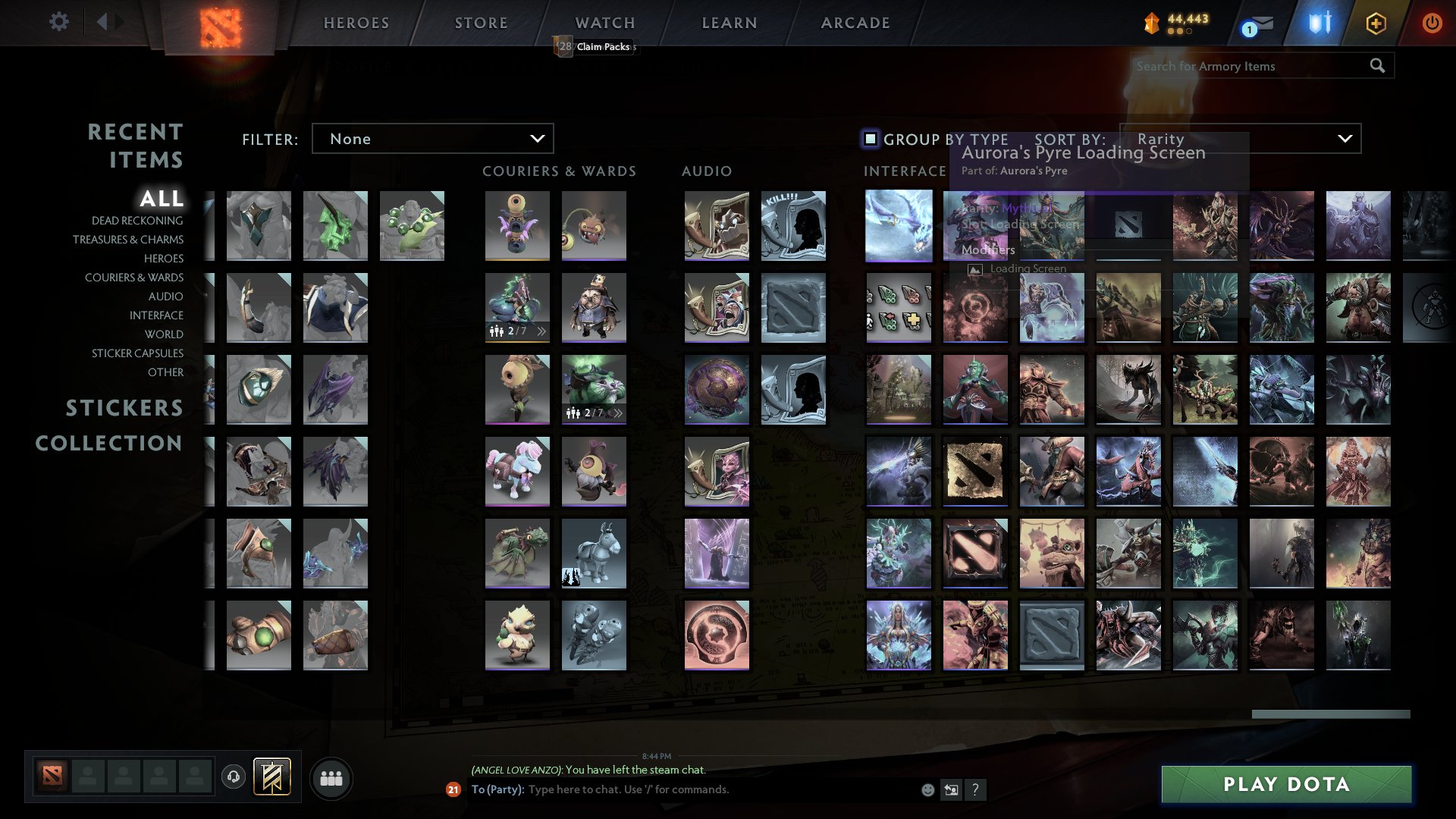Open the ARCADE menu
This screenshot has width=1456, height=819.
tap(855, 23)
